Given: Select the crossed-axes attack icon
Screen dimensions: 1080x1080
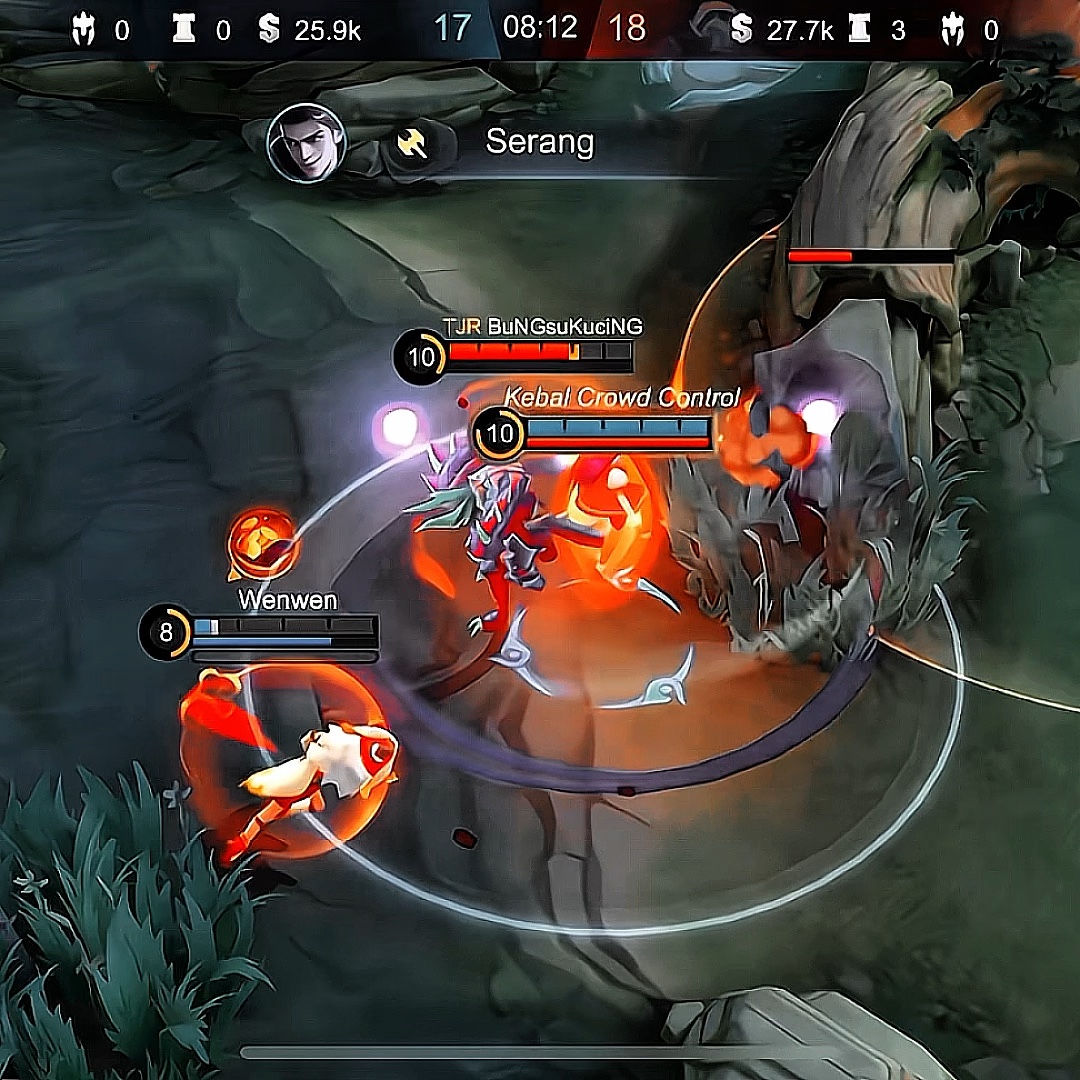Looking at the screenshot, I should (x=412, y=144).
